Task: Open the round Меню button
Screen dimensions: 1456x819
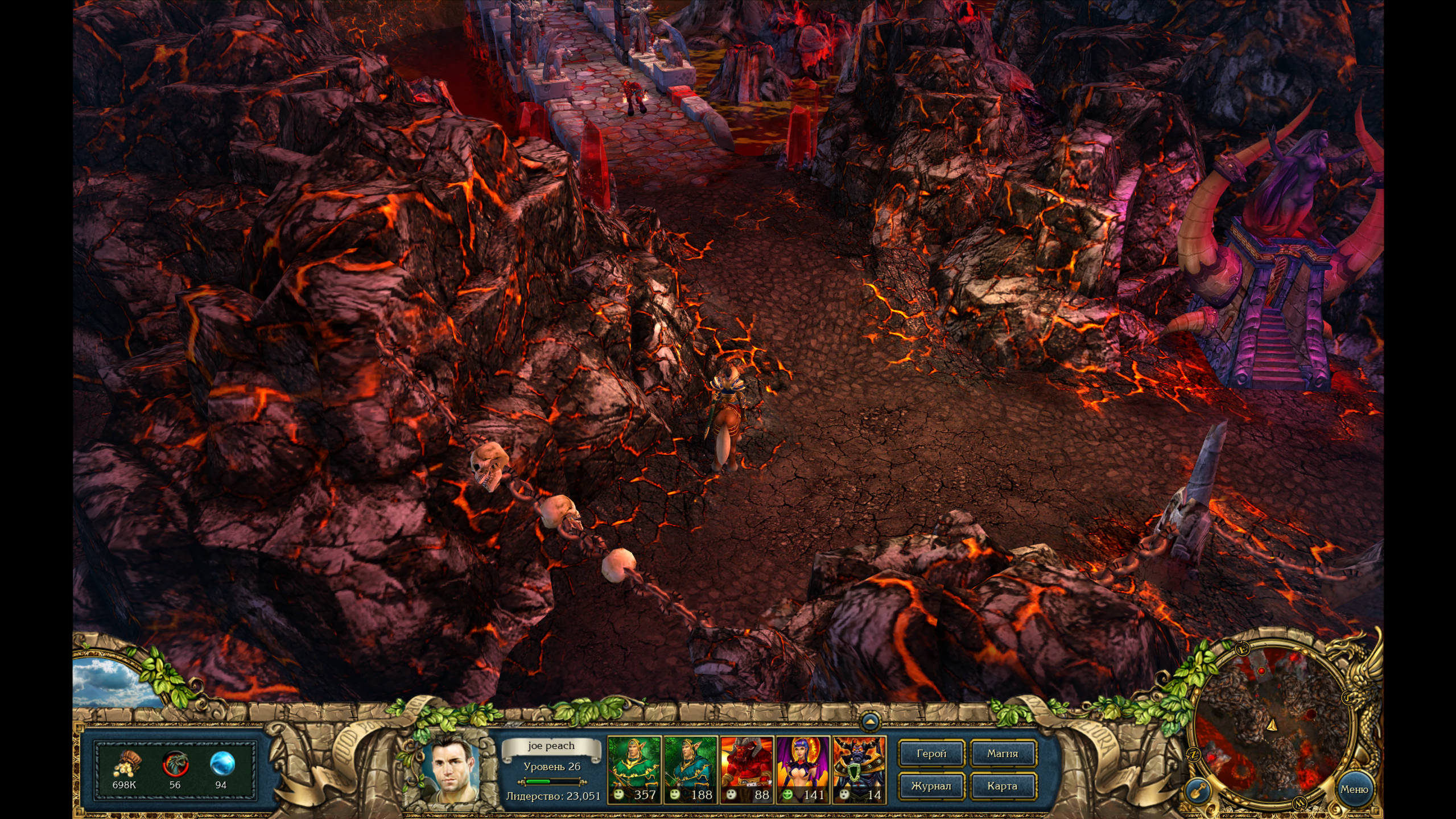Action: [x=1354, y=789]
